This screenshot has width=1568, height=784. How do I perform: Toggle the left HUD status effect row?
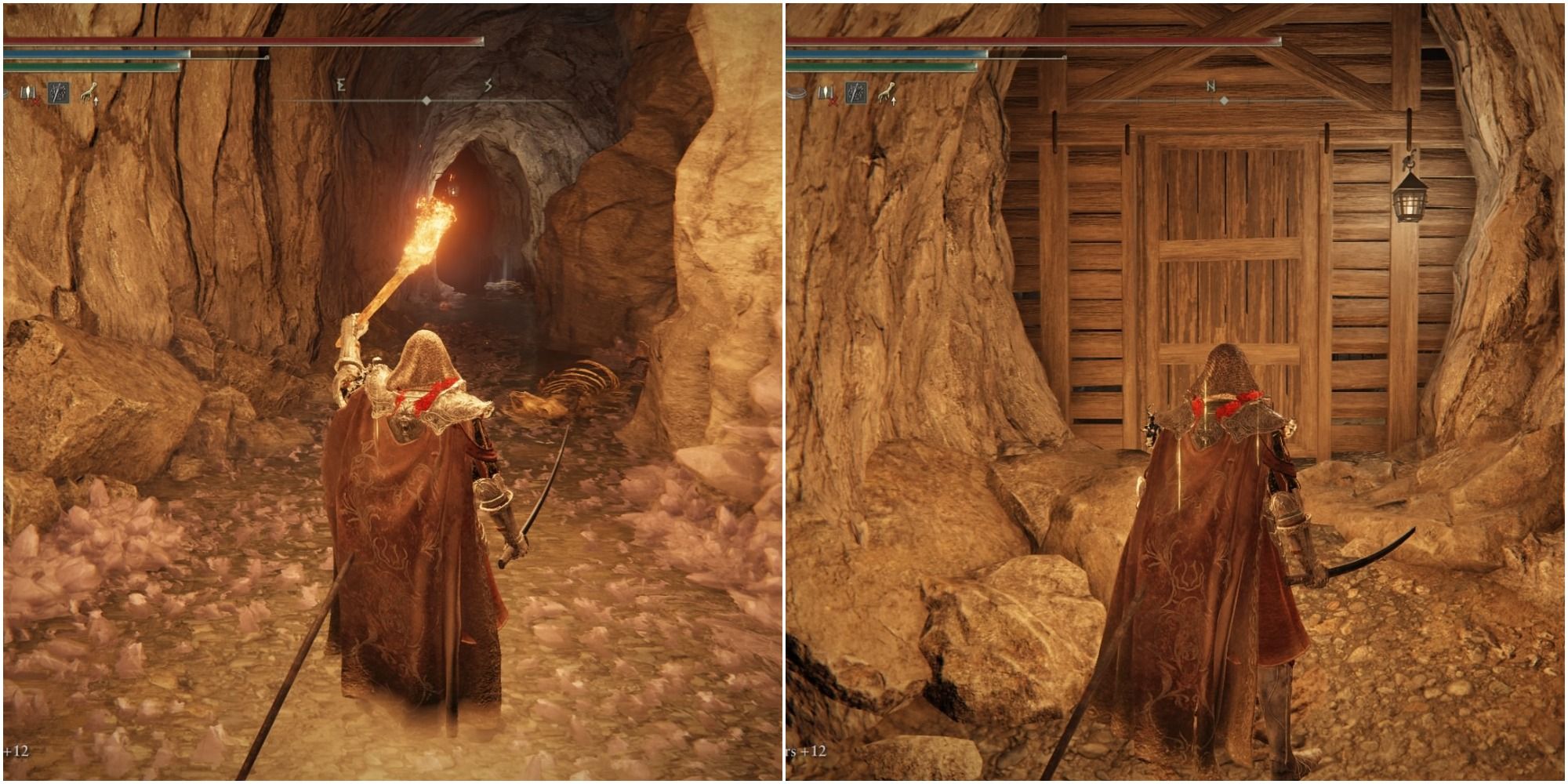pos(55,94)
